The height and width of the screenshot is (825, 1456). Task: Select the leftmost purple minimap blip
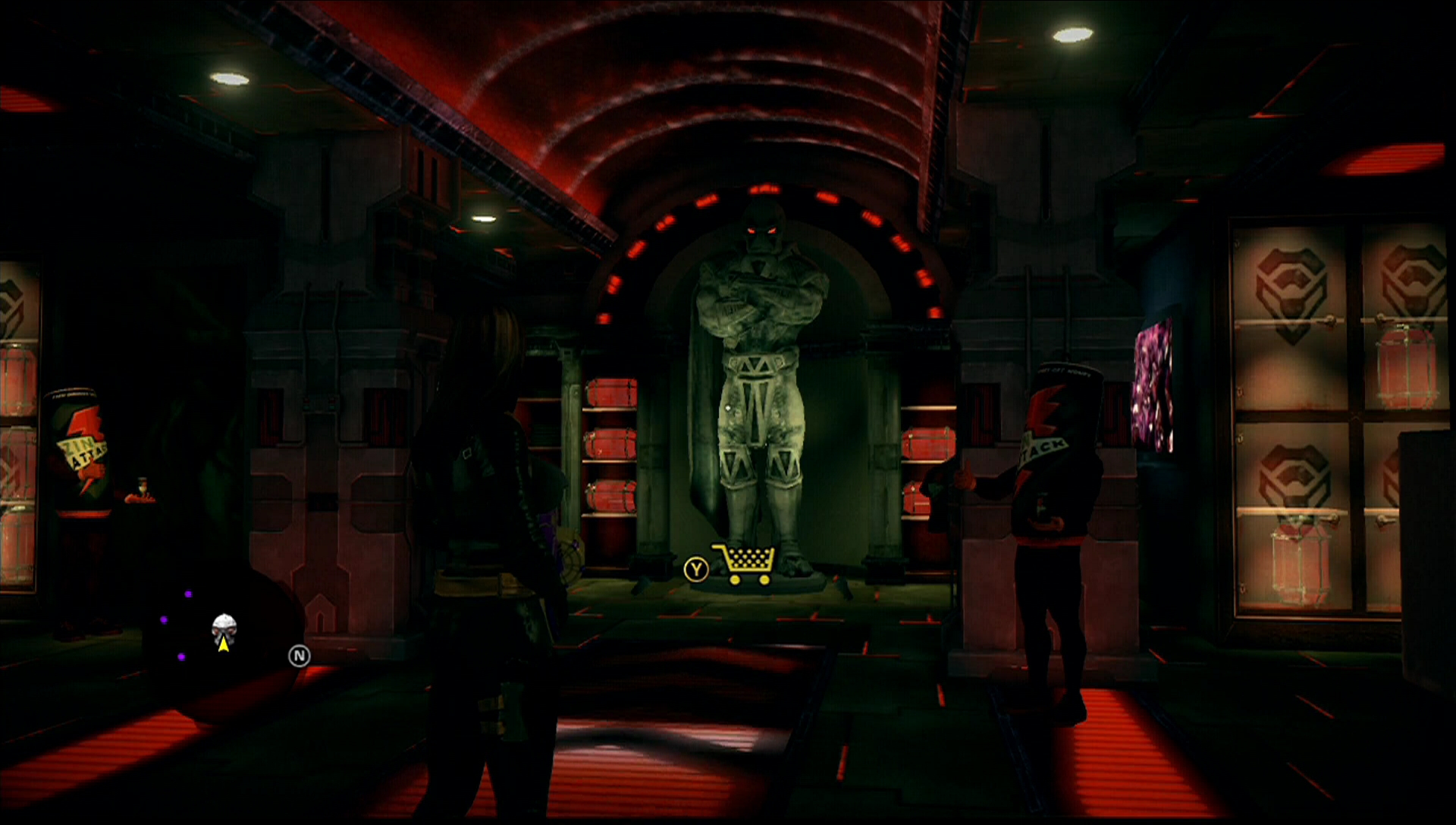(x=163, y=620)
